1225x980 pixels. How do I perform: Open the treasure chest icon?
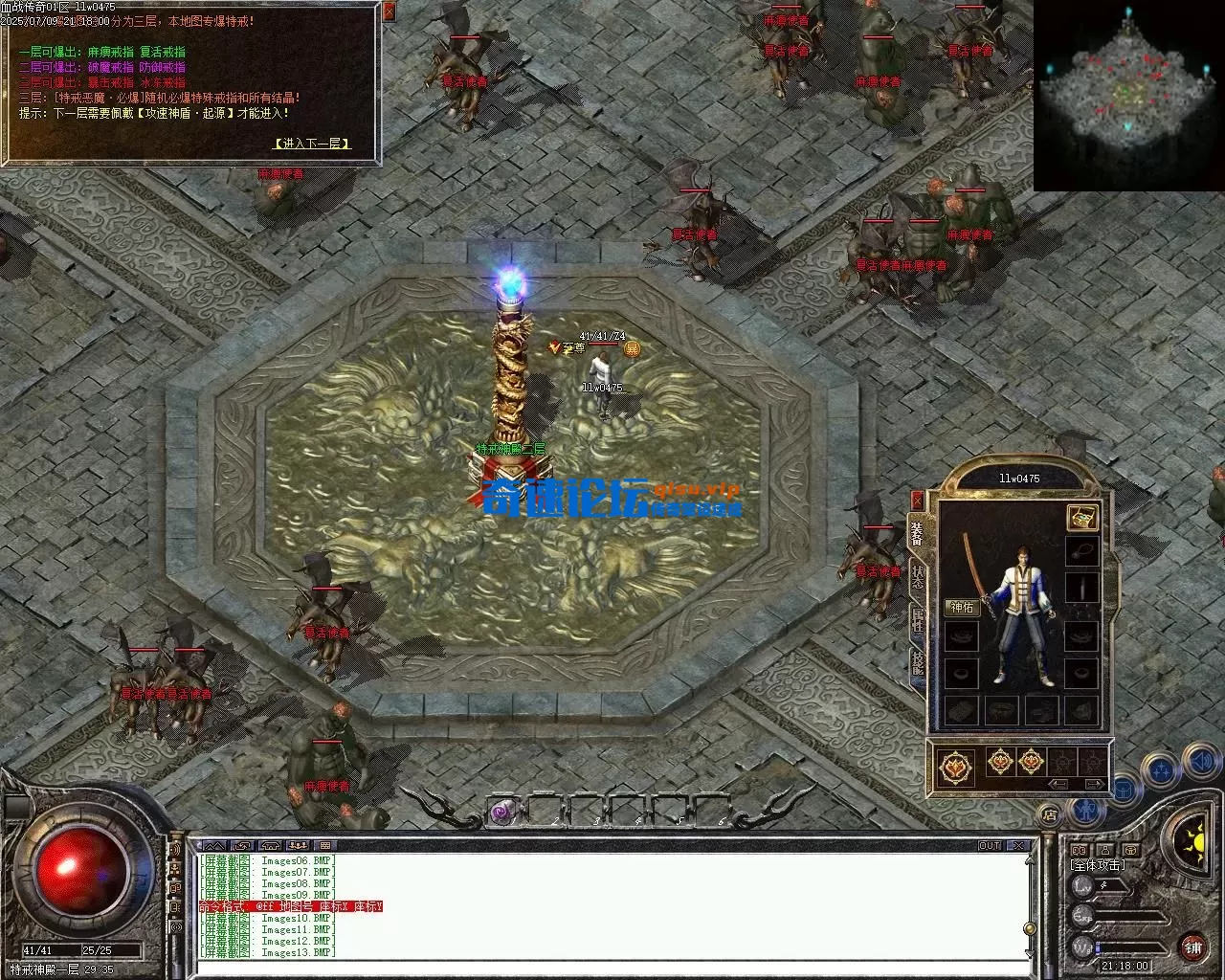point(1082,518)
